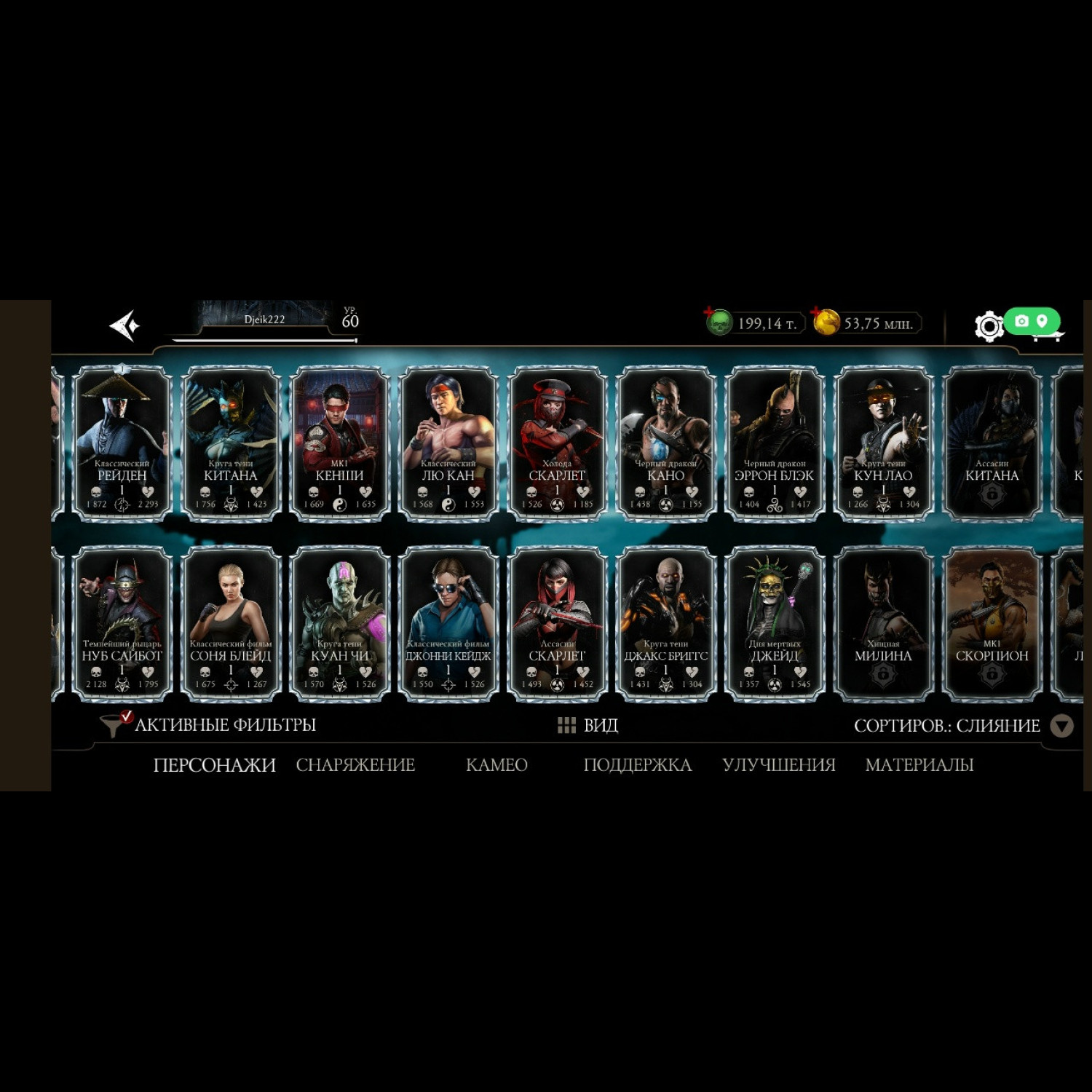Open the Куан Чи card
The image size is (1092, 1092).
coord(339,623)
